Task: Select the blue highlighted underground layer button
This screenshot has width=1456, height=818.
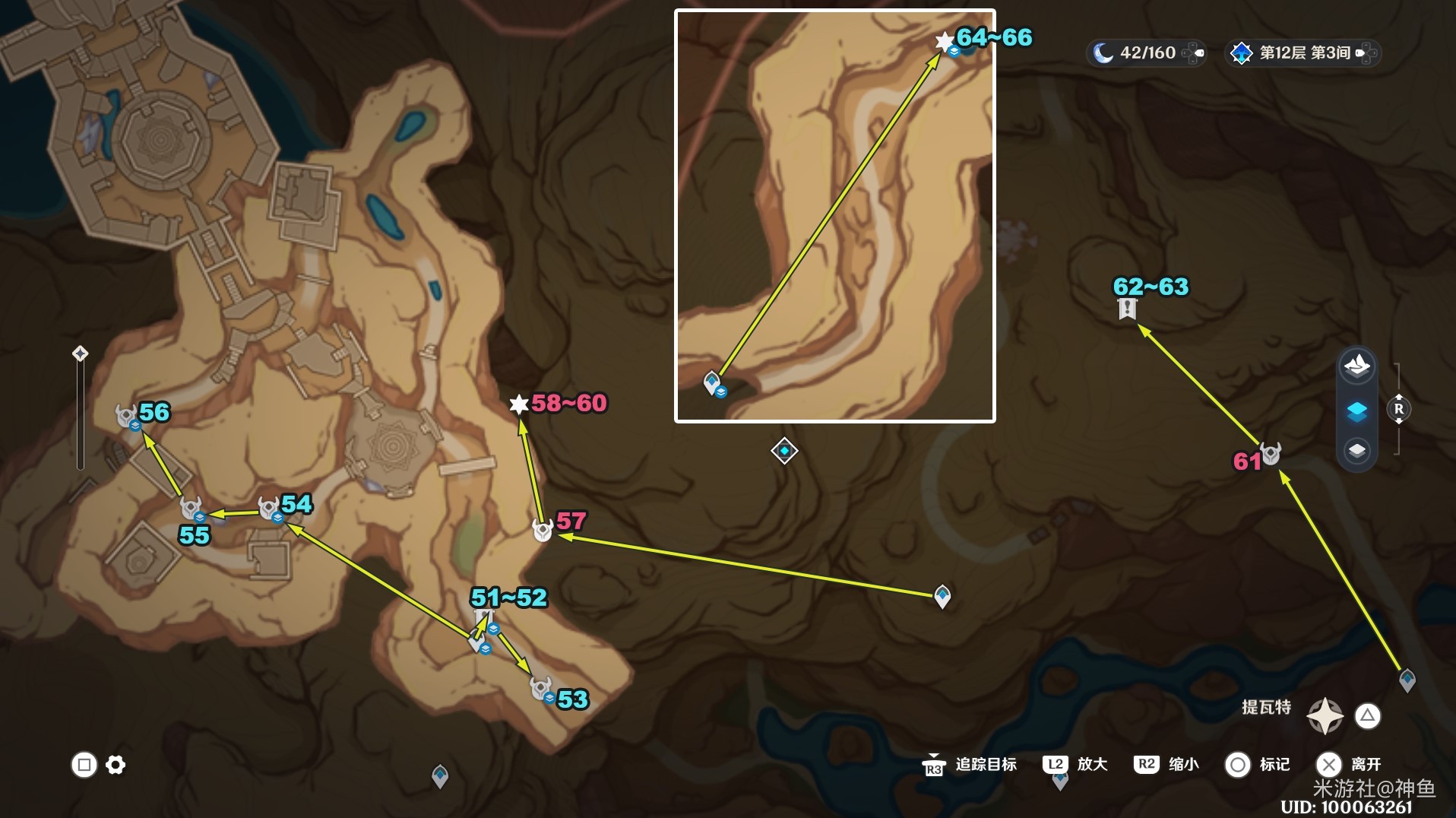Action: [x=1357, y=411]
